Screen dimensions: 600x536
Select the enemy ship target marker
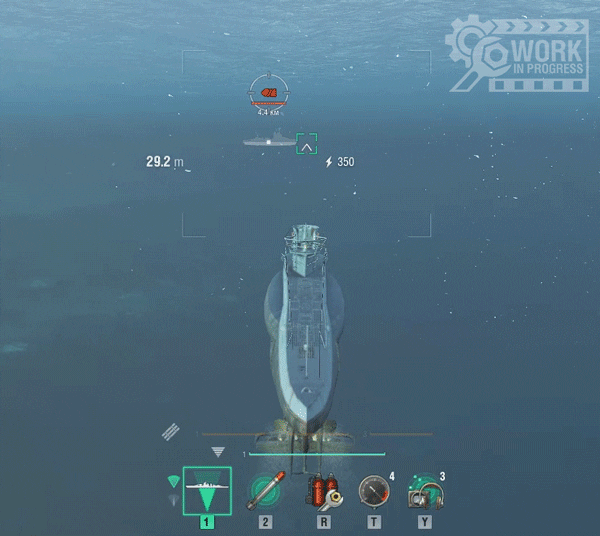267,94
